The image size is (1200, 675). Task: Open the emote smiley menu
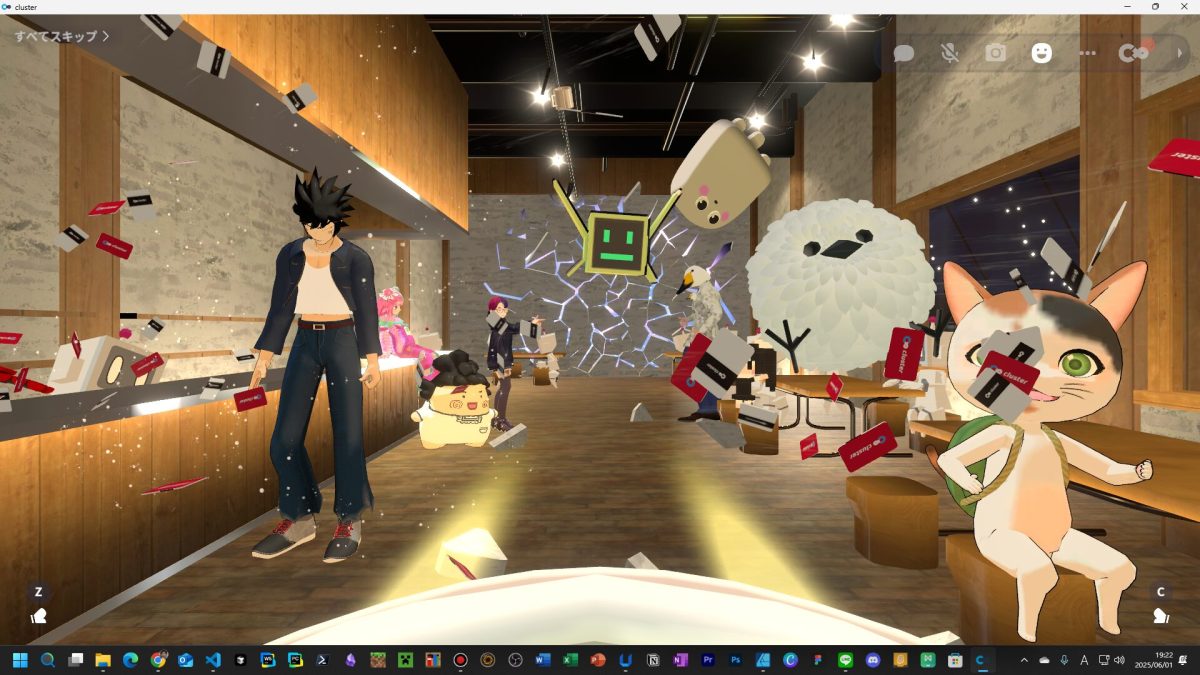(x=1042, y=53)
